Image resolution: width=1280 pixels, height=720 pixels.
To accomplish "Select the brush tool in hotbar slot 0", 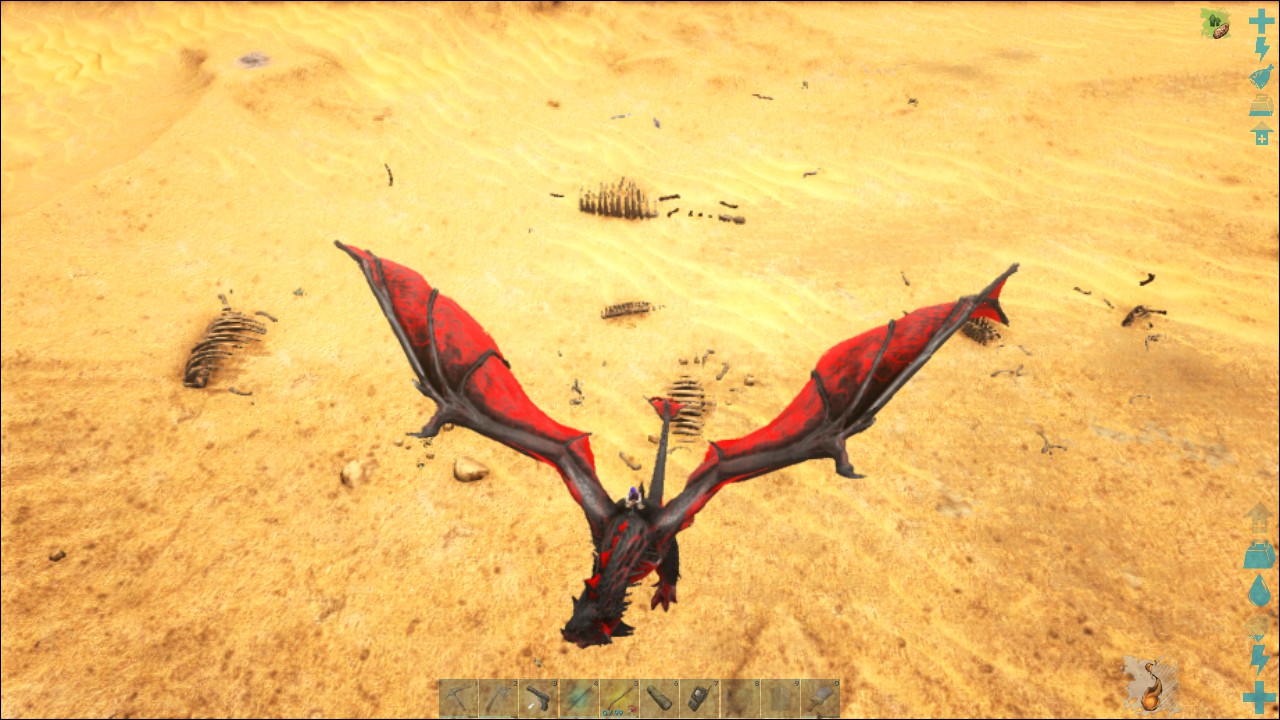I will click(820, 698).
